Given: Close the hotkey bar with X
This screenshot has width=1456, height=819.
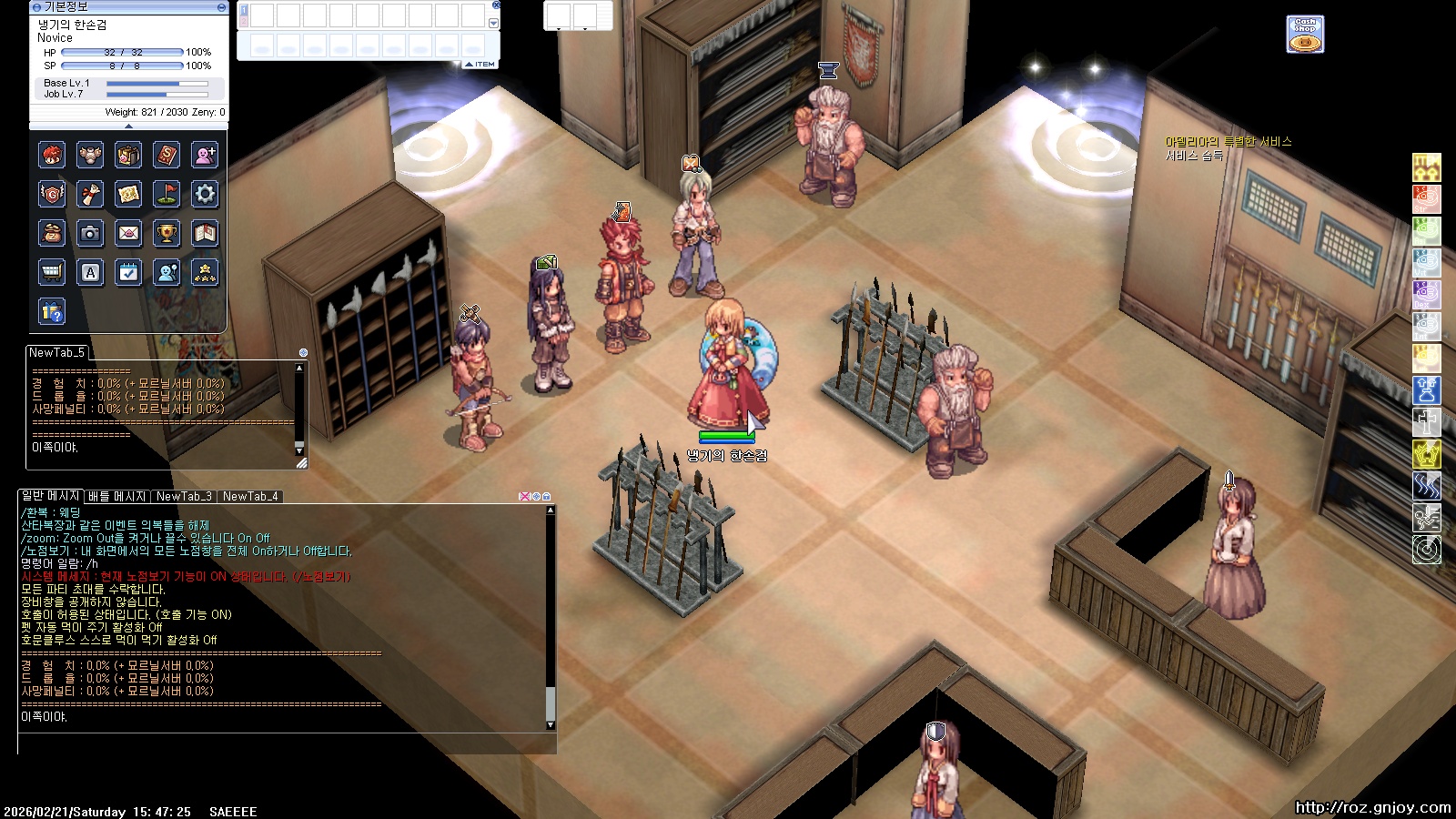Looking at the screenshot, I should 496,5.
